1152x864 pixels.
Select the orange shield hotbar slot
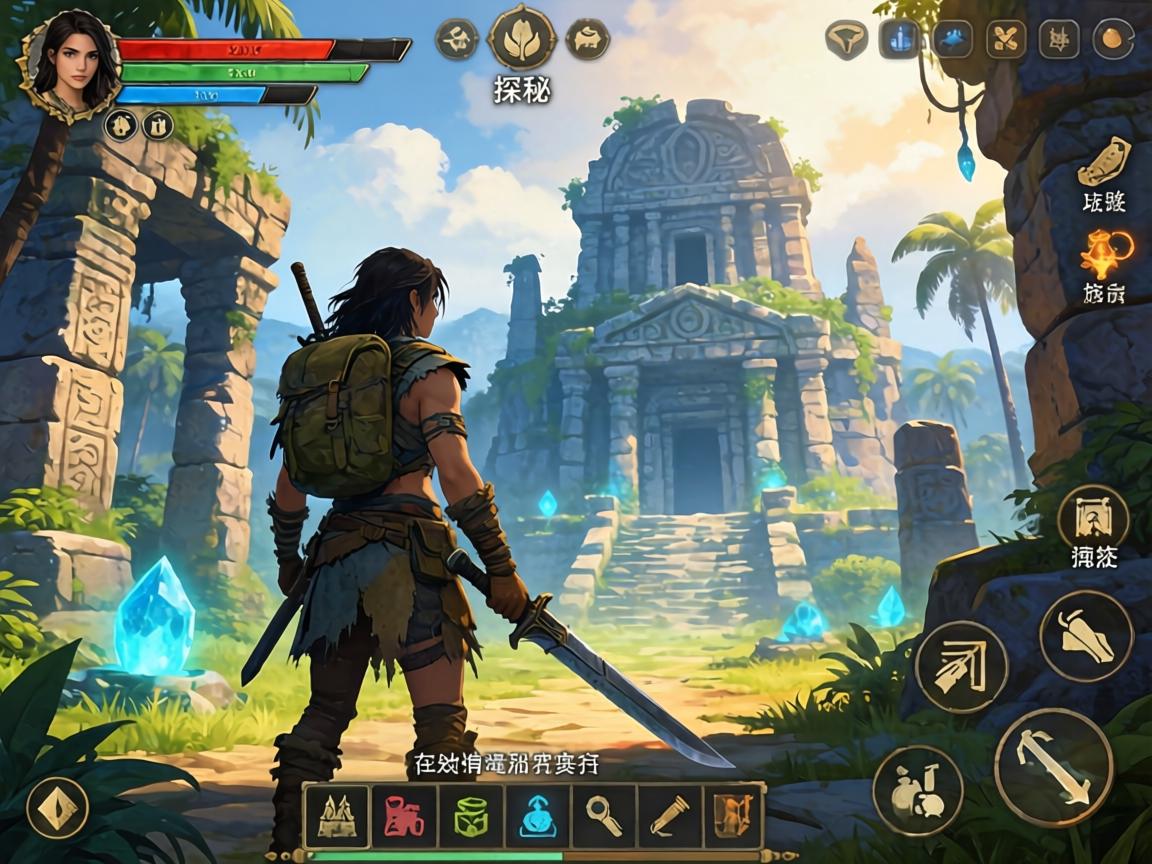pos(733,816)
